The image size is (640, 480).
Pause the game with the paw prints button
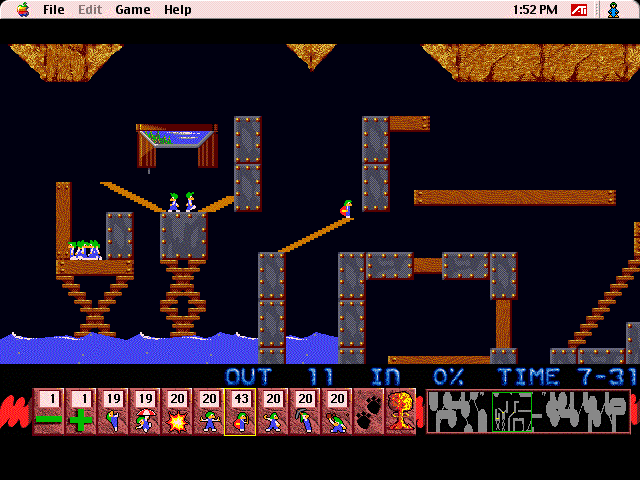click(x=368, y=411)
